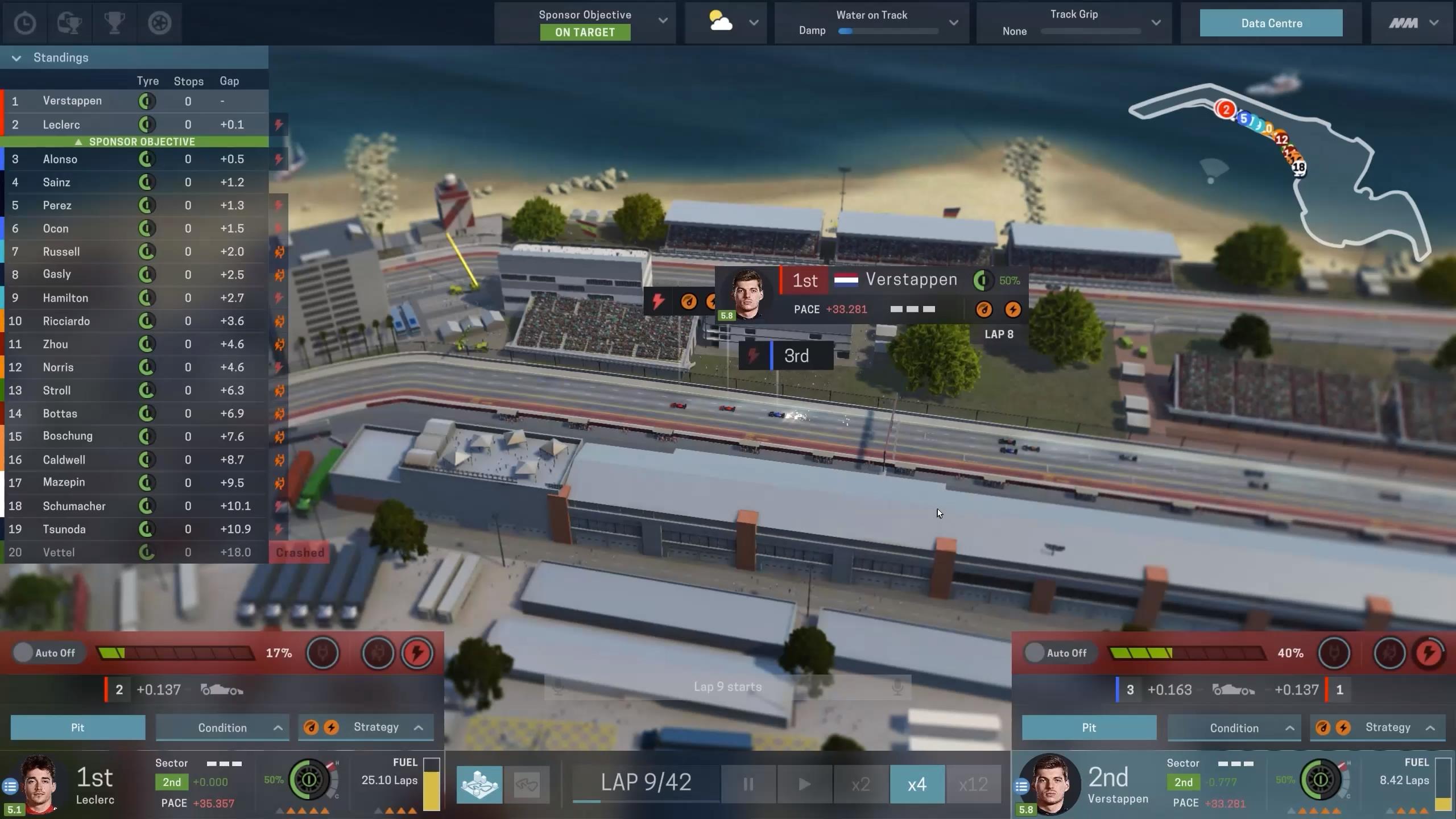
Task: Open the weather forecast dropdown
Action: (754, 23)
